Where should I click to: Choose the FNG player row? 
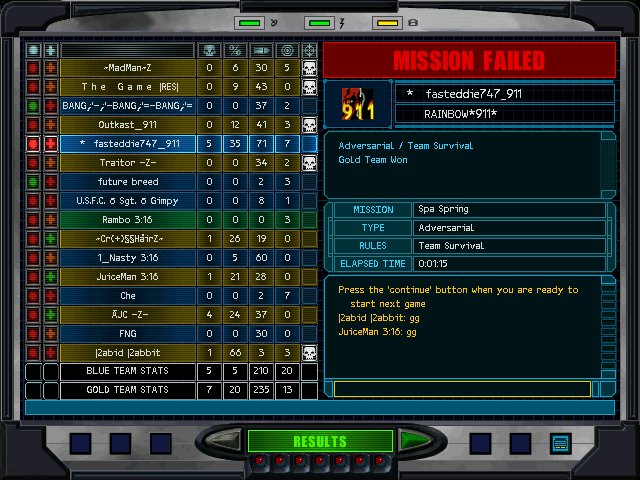pyautogui.click(x=127, y=334)
